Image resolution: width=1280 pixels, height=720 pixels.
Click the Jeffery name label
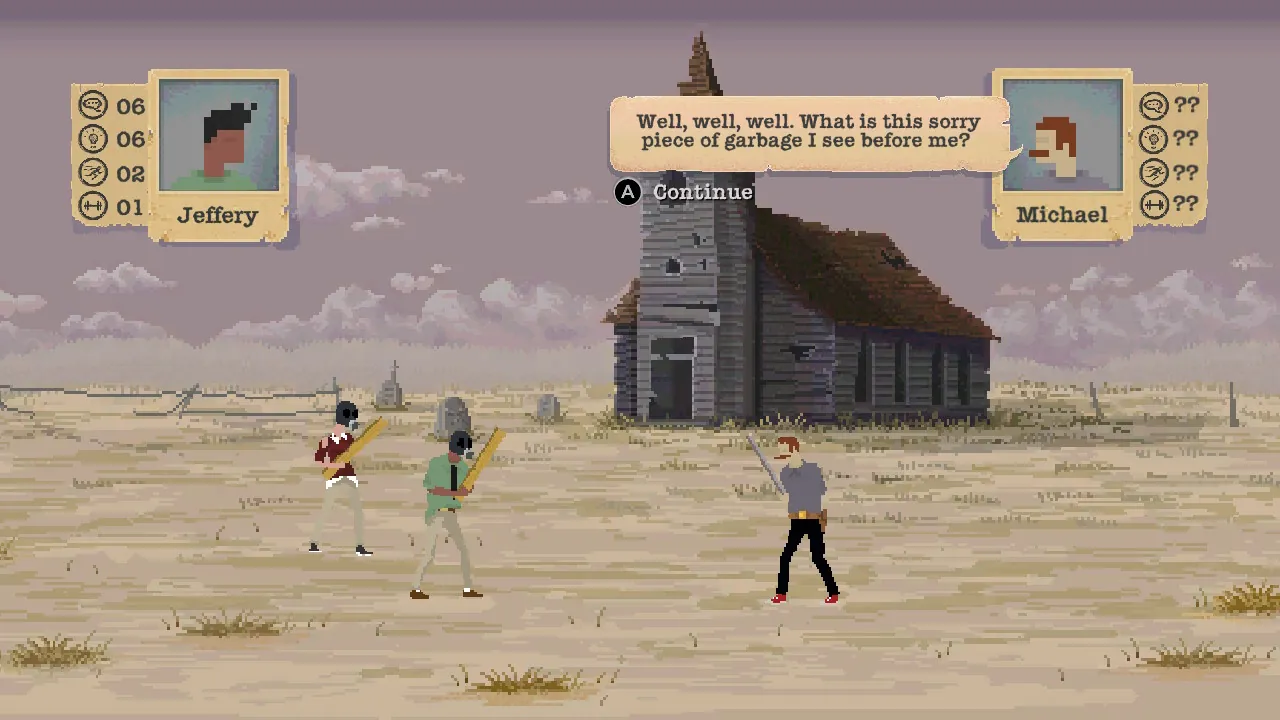pyautogui.click(x=218, y=215)
